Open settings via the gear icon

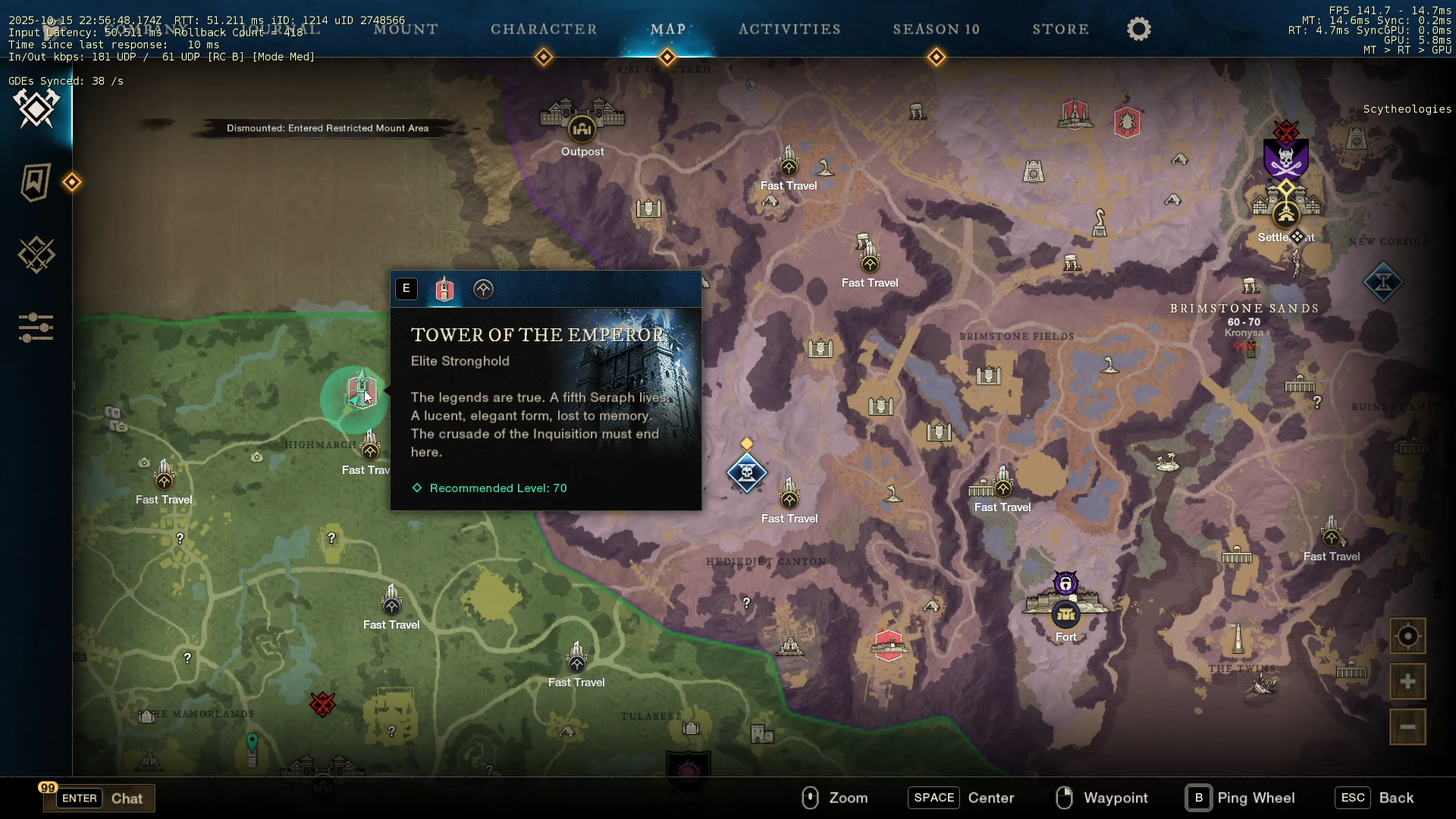tap(1138, 30)
